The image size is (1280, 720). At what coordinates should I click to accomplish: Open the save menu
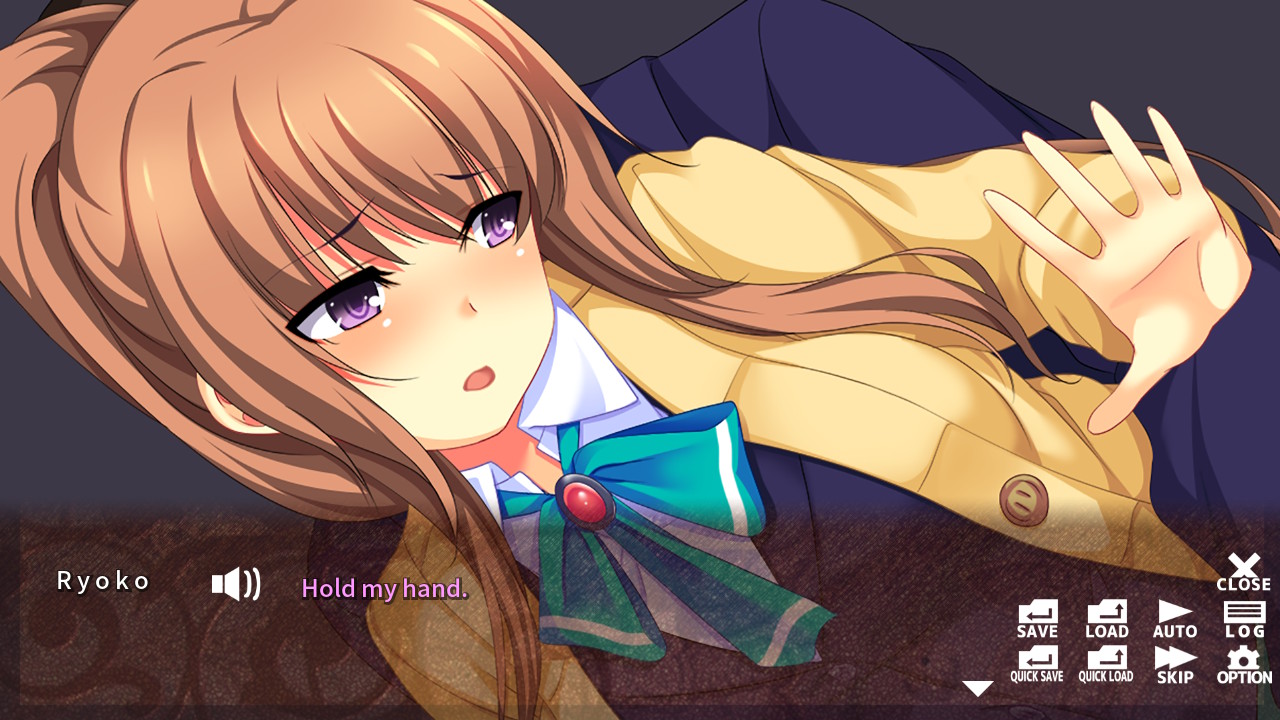coord(1036,619)
